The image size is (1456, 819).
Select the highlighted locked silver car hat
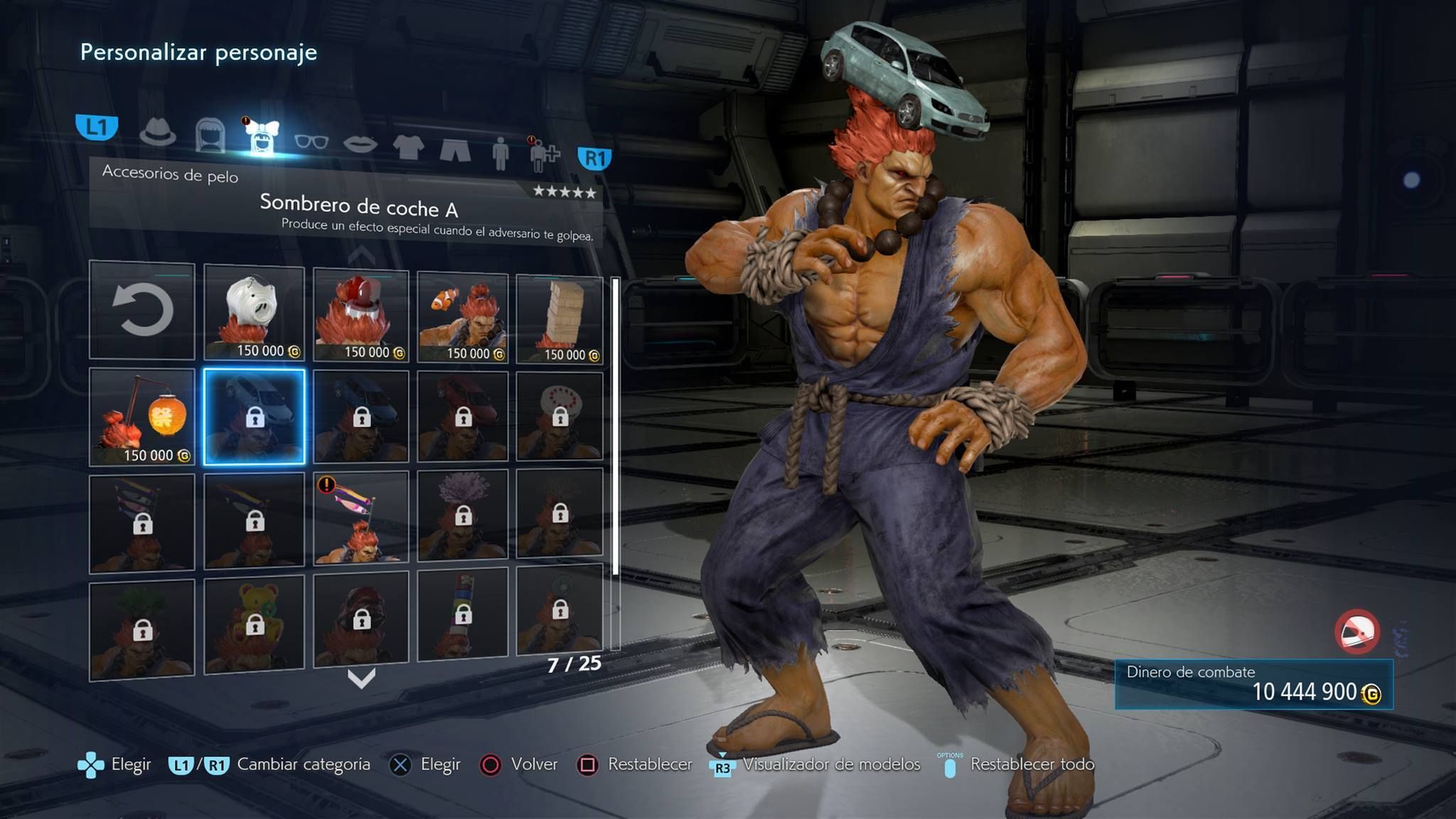tap(254, 417)
